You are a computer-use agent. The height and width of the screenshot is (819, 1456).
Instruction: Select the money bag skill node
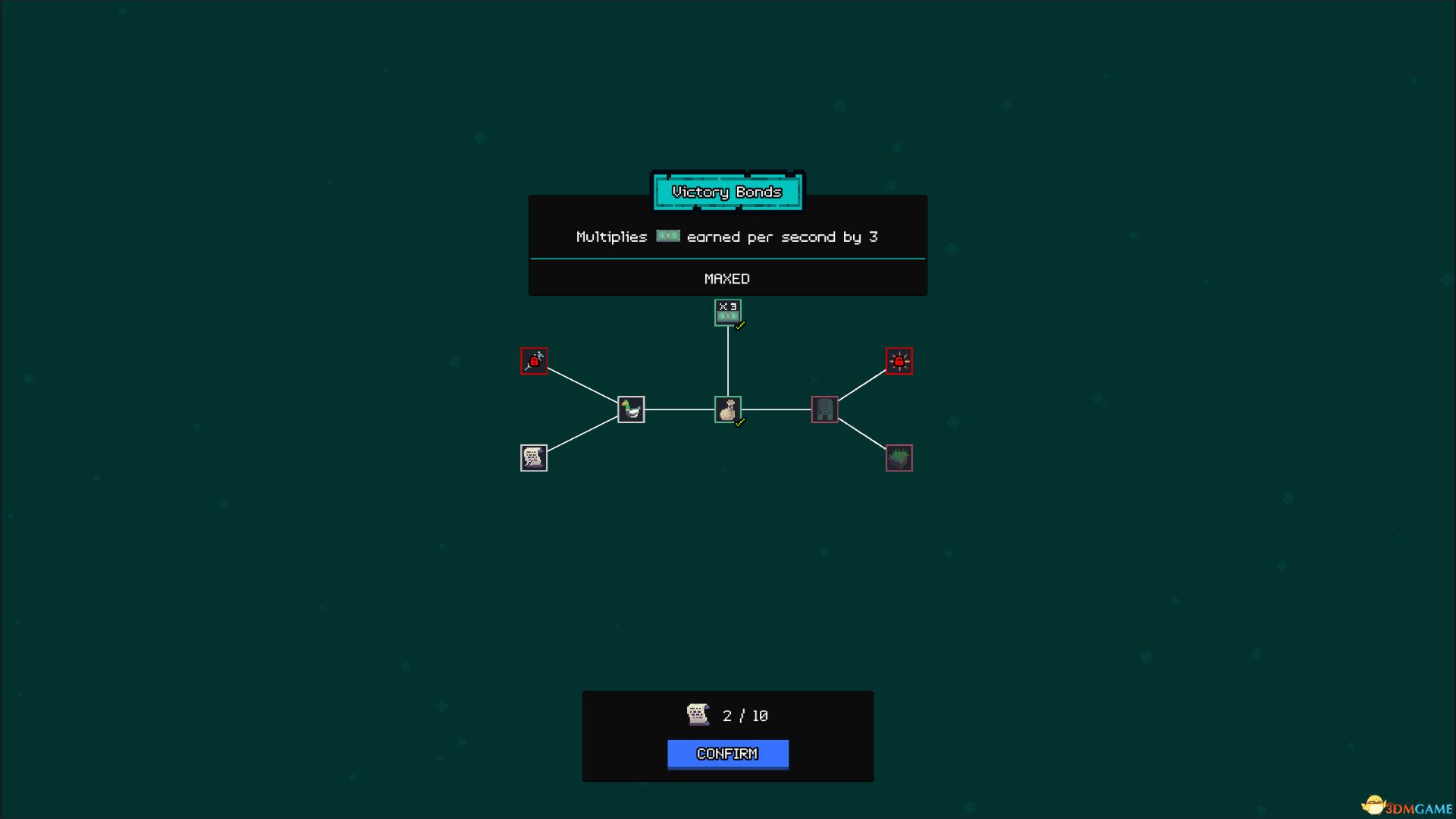(x=728, y=409)
